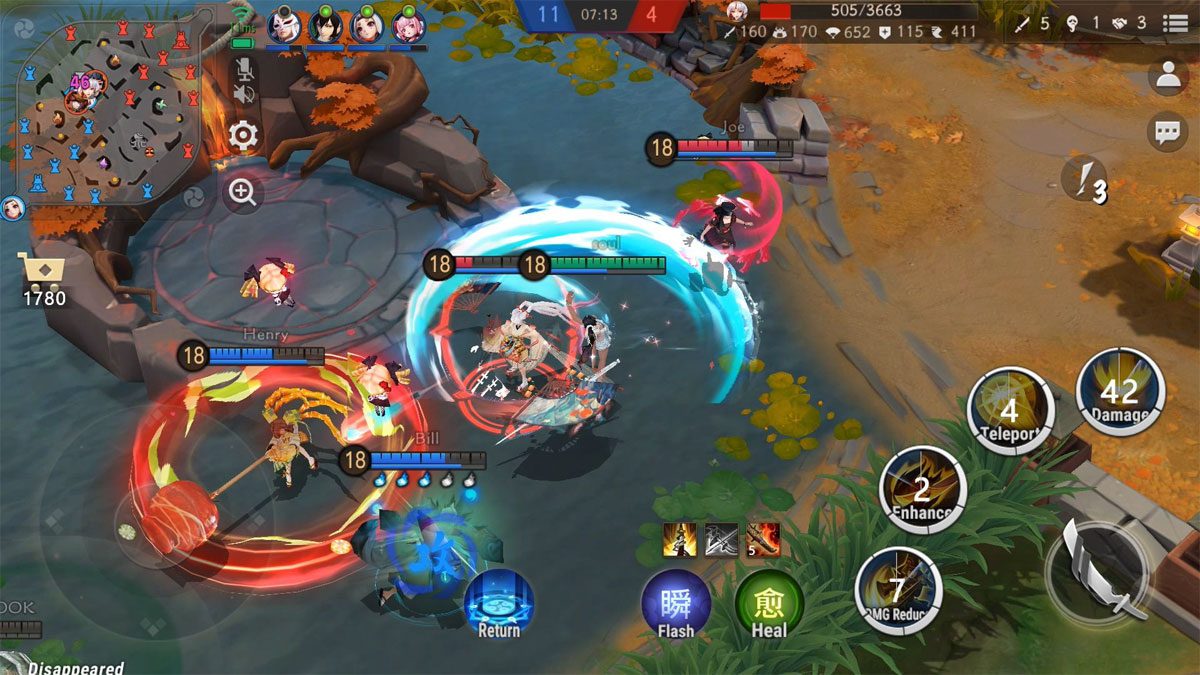Open the player profile silhouette button
Image resolution: width=1200 pixels, height=675 pixels.
point(1167,76)
